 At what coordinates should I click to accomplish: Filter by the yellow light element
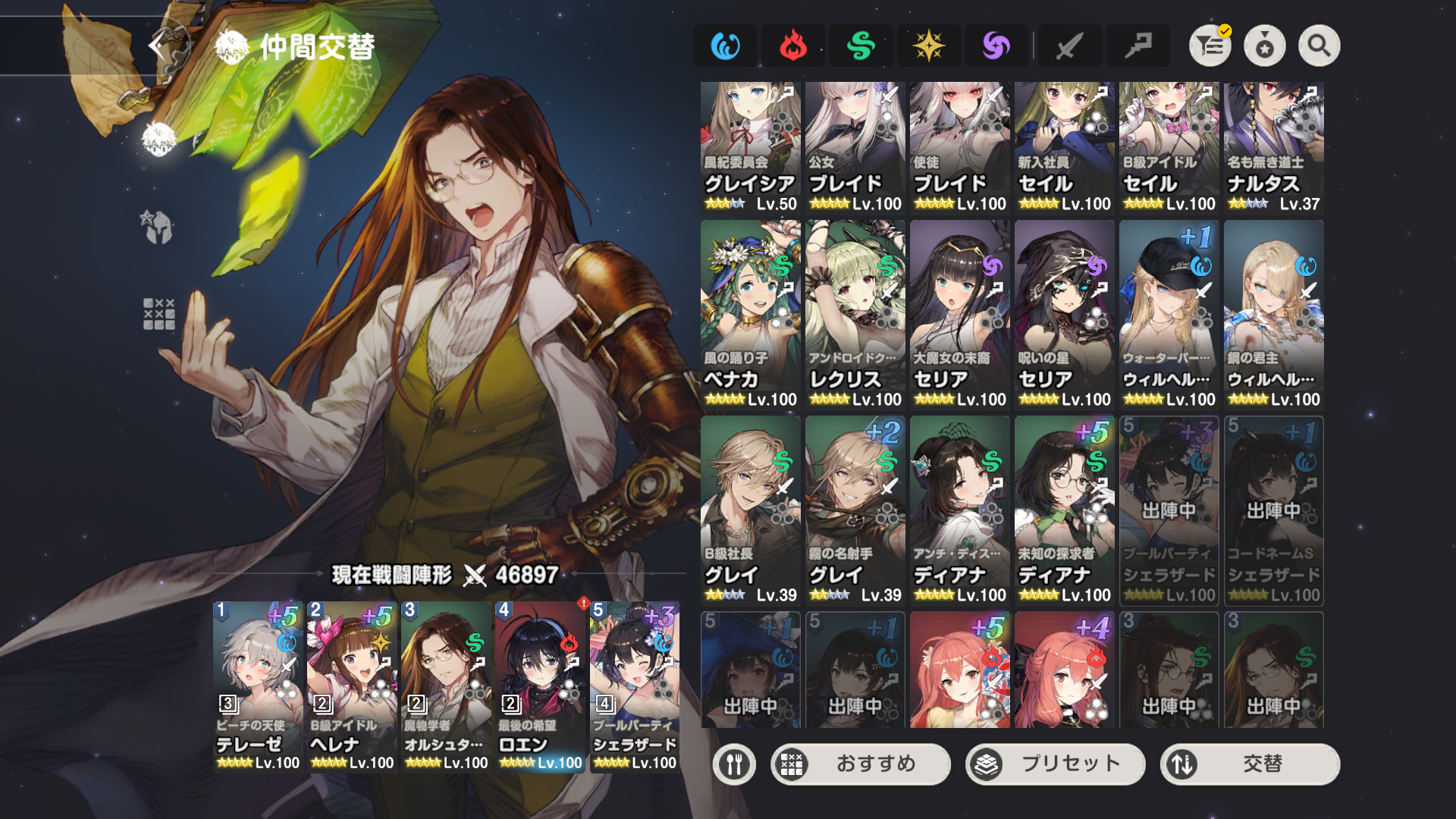click(928, 46)
